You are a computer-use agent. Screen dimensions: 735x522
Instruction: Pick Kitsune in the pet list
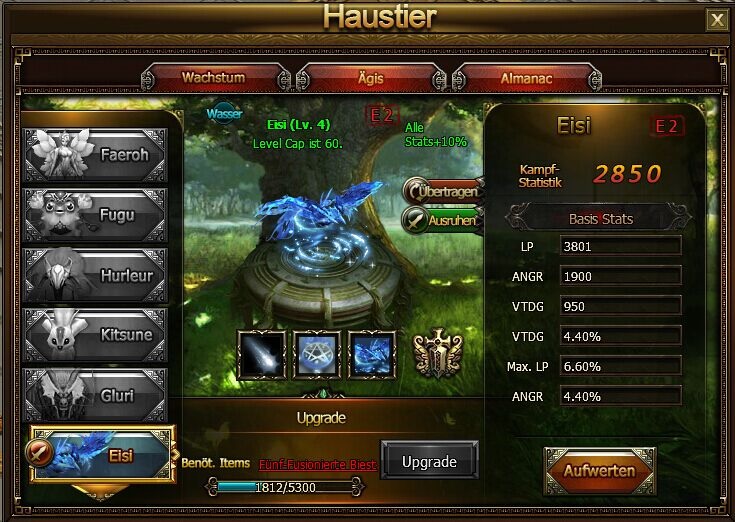coord(95,334)
